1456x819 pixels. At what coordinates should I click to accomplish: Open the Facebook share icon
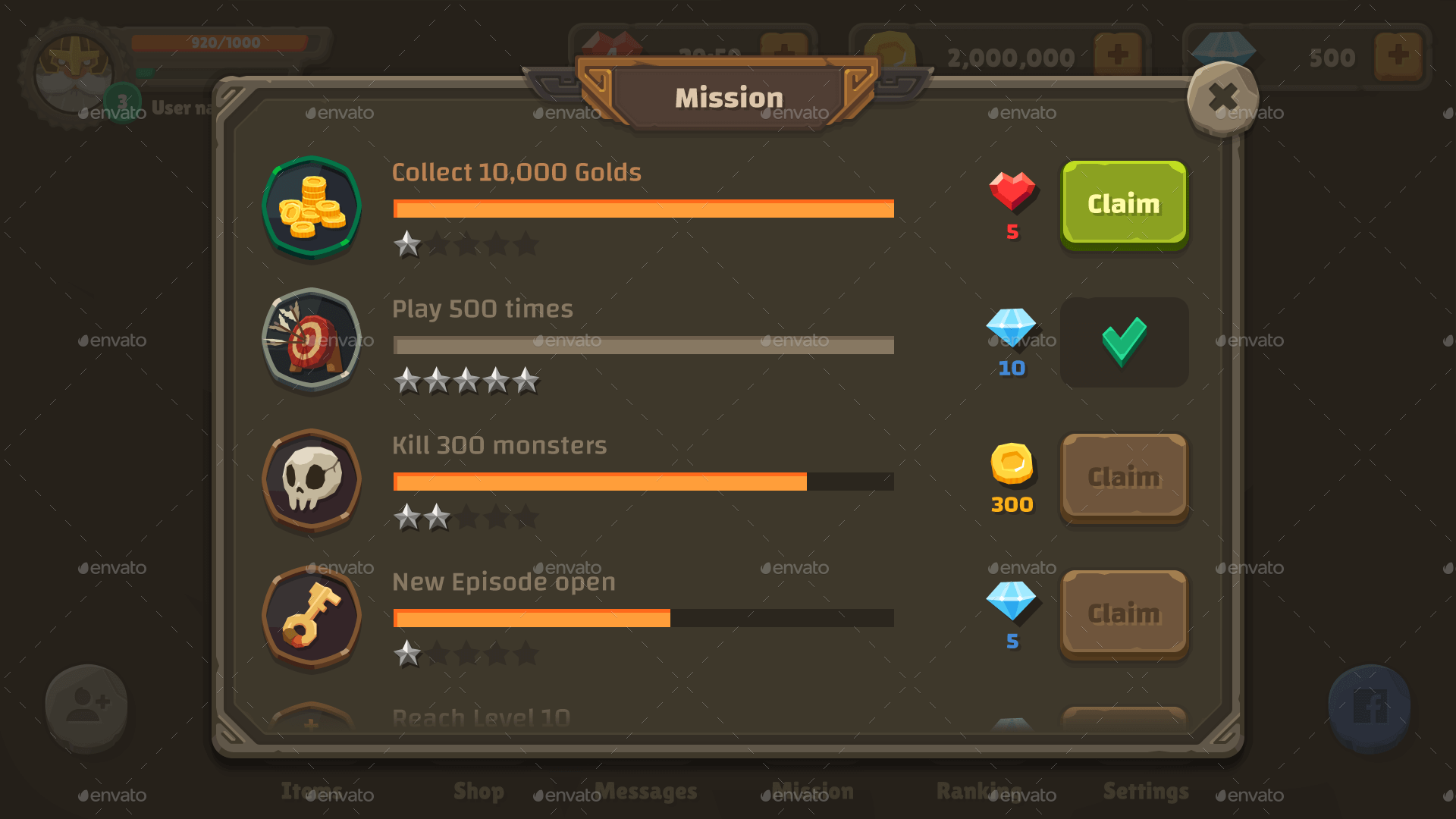pos(1370,706)
